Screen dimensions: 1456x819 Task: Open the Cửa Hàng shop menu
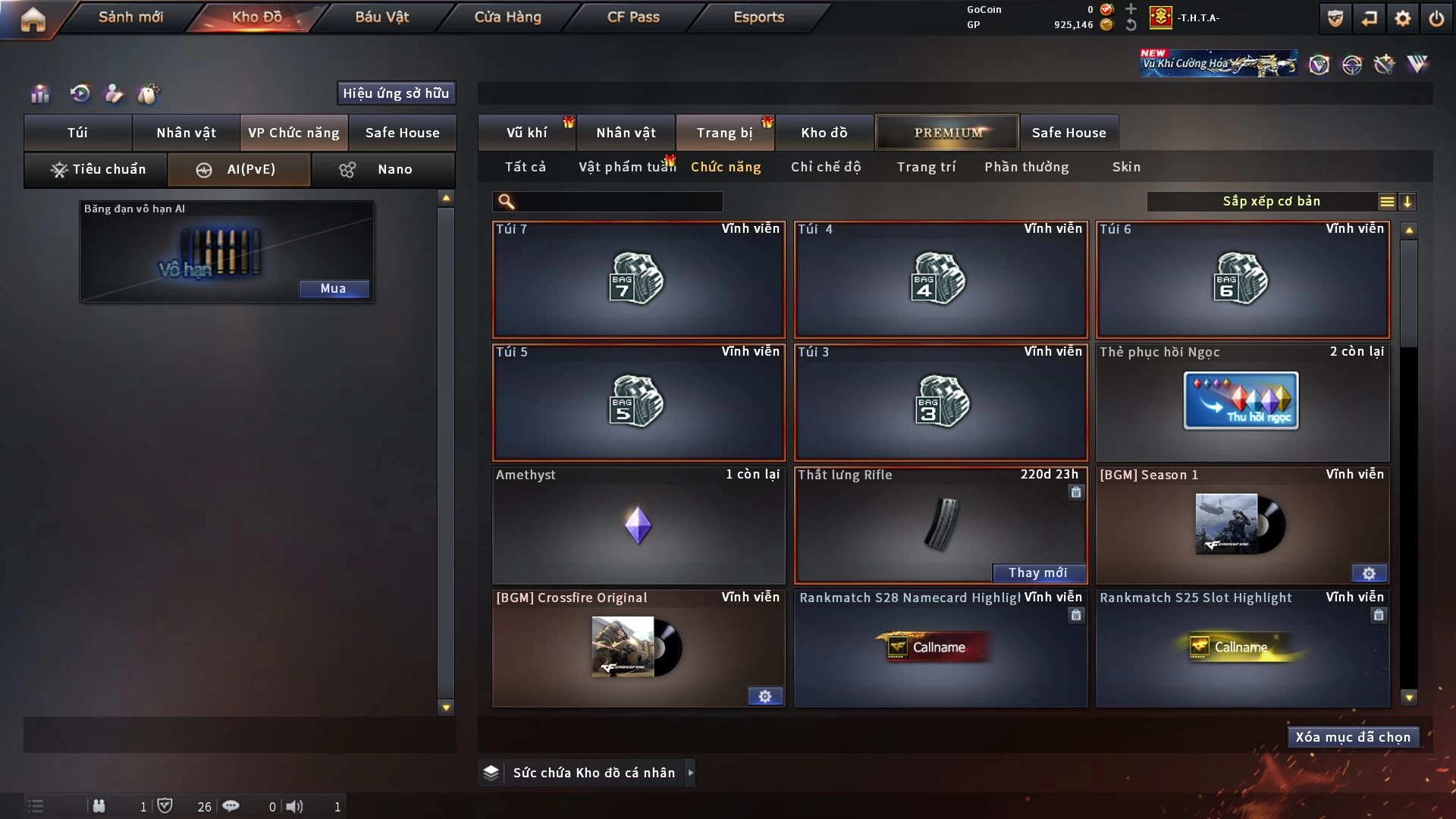tap(507, 17)
